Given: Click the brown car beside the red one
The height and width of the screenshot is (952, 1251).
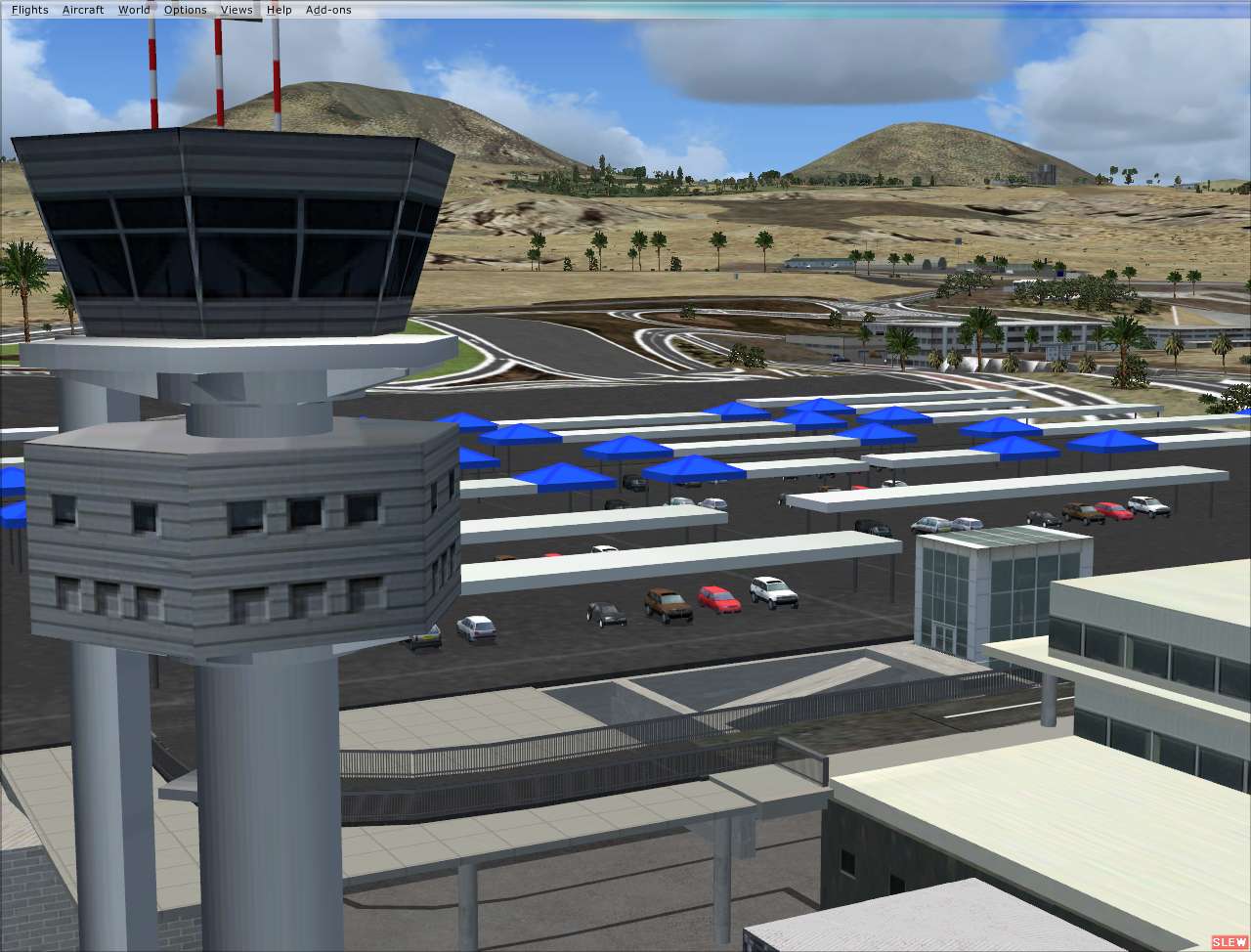Looking at the screenshot, I should (666, 603).
